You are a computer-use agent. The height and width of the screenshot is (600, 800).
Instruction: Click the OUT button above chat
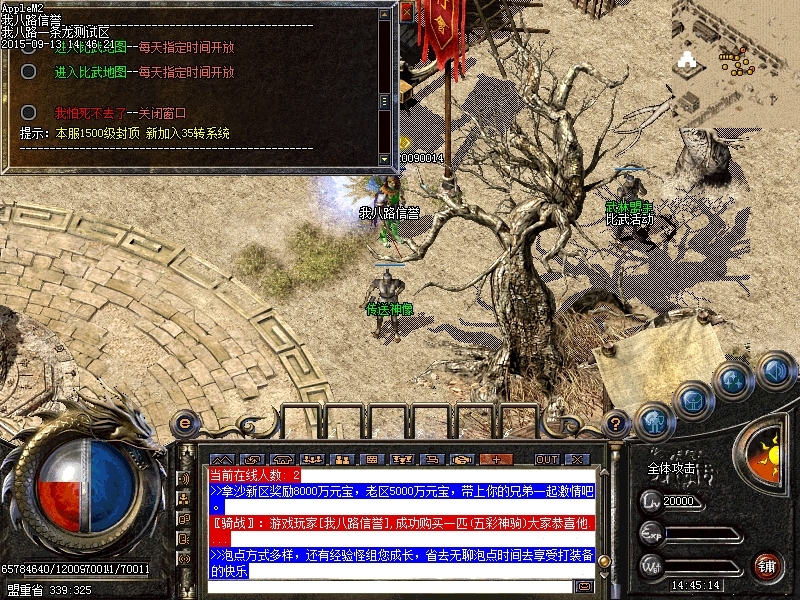(547, 459)
